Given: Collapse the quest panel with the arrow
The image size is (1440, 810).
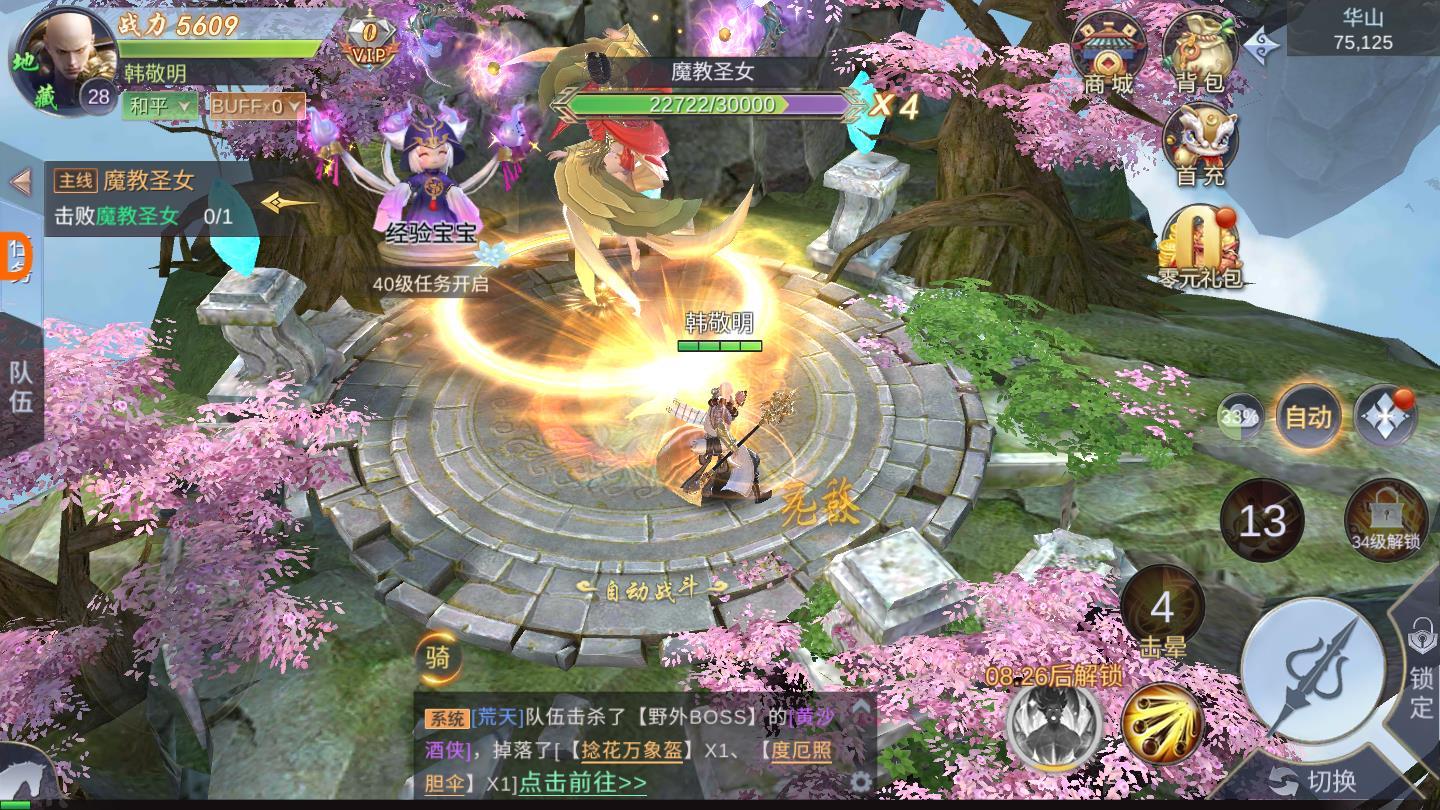Looking at the screenshot, I should click(x=20, y=182).
